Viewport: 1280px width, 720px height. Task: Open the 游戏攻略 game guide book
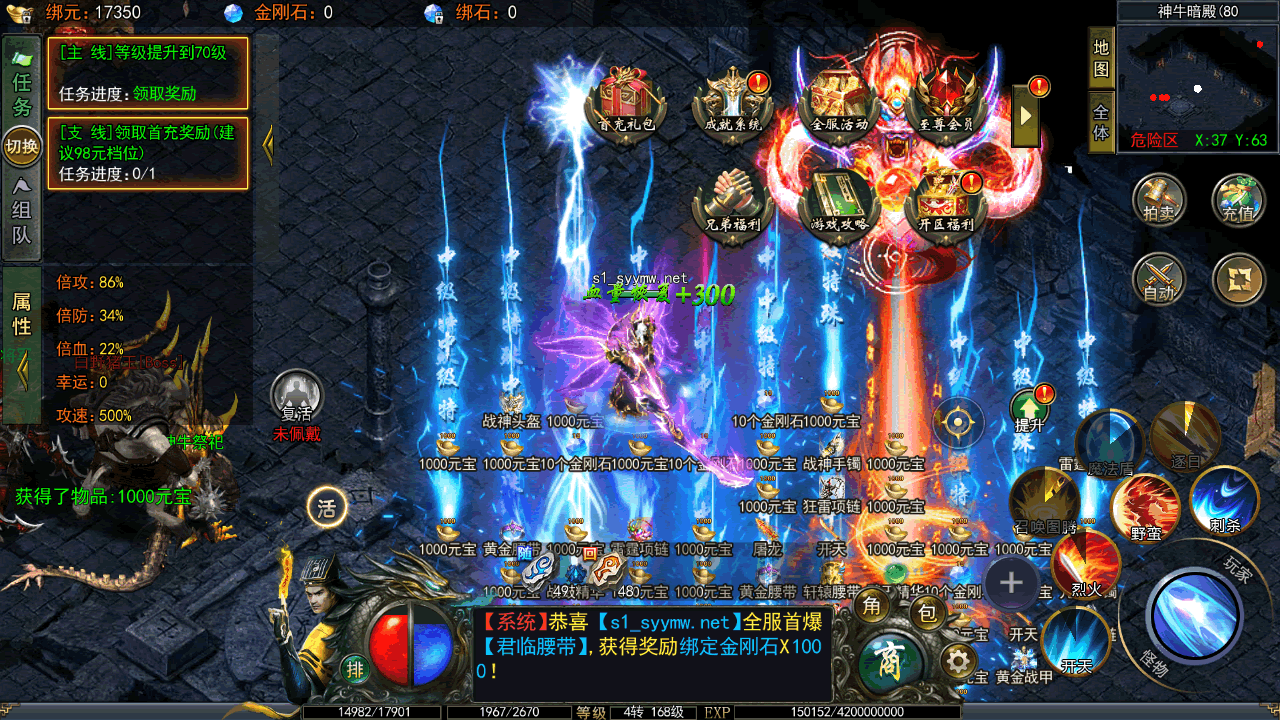point(839,198)
